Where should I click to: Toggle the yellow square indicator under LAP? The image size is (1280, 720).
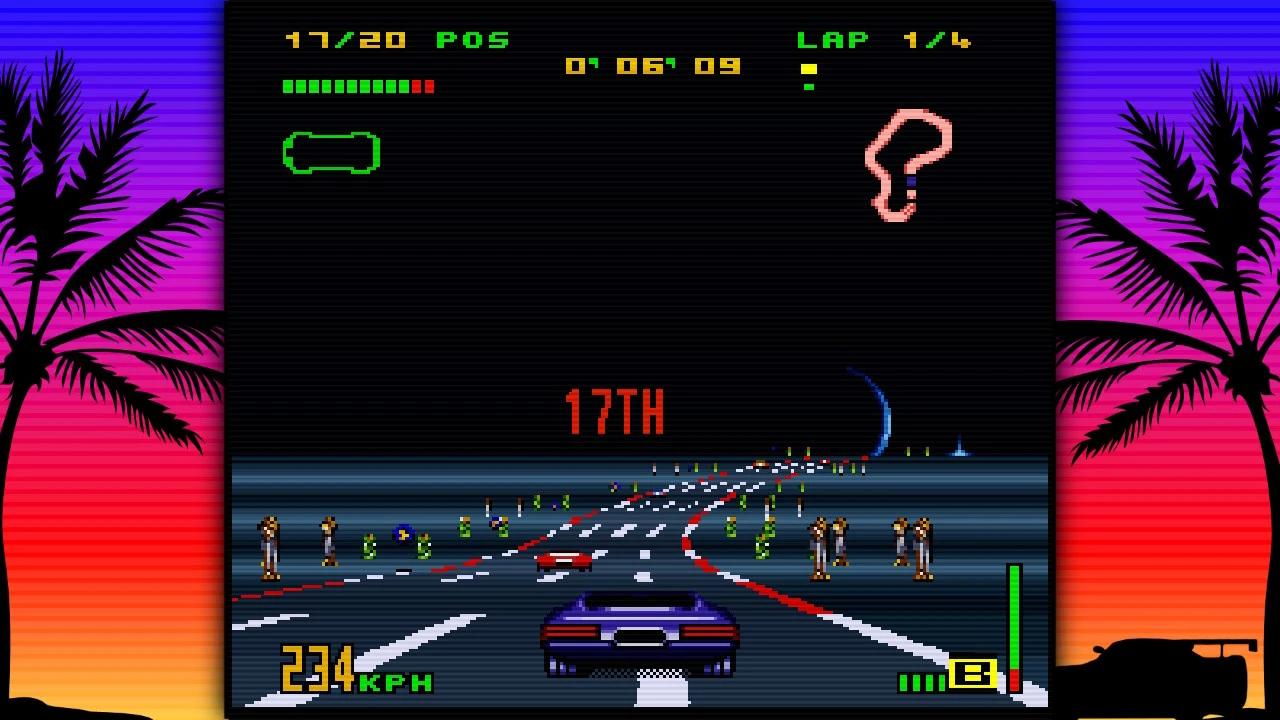click(810, 69)
